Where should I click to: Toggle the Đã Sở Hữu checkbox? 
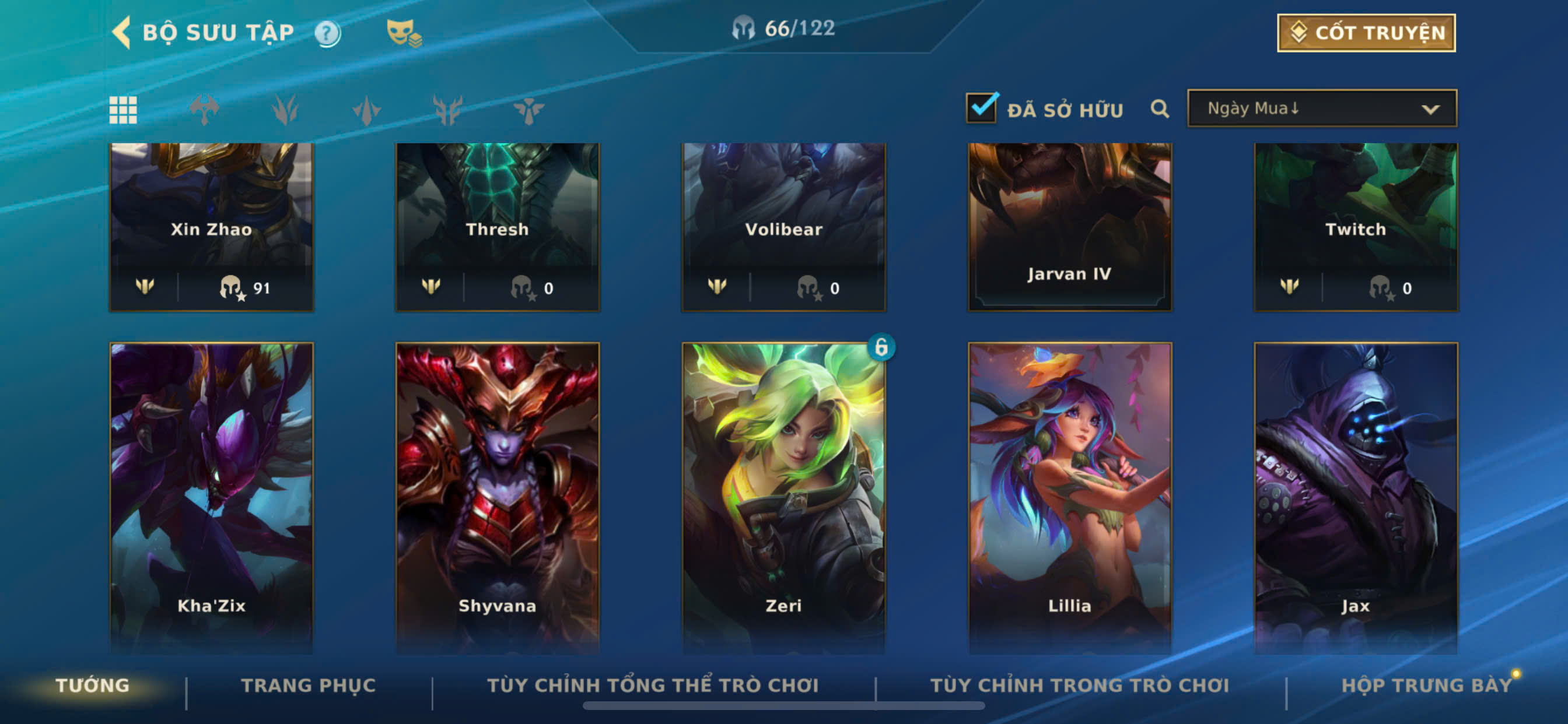(981, 108)
